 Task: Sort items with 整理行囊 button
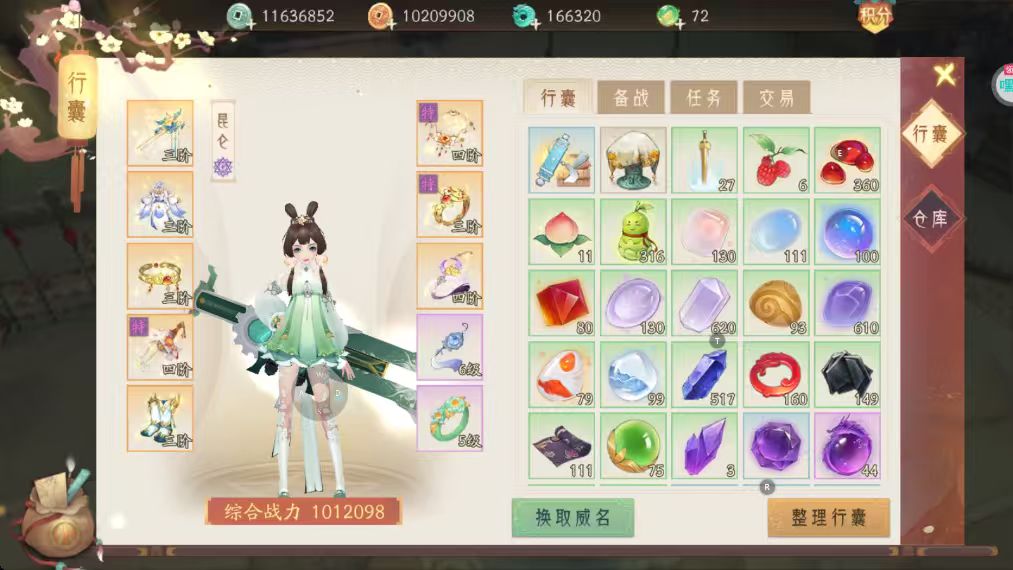(x=828, y=517)
